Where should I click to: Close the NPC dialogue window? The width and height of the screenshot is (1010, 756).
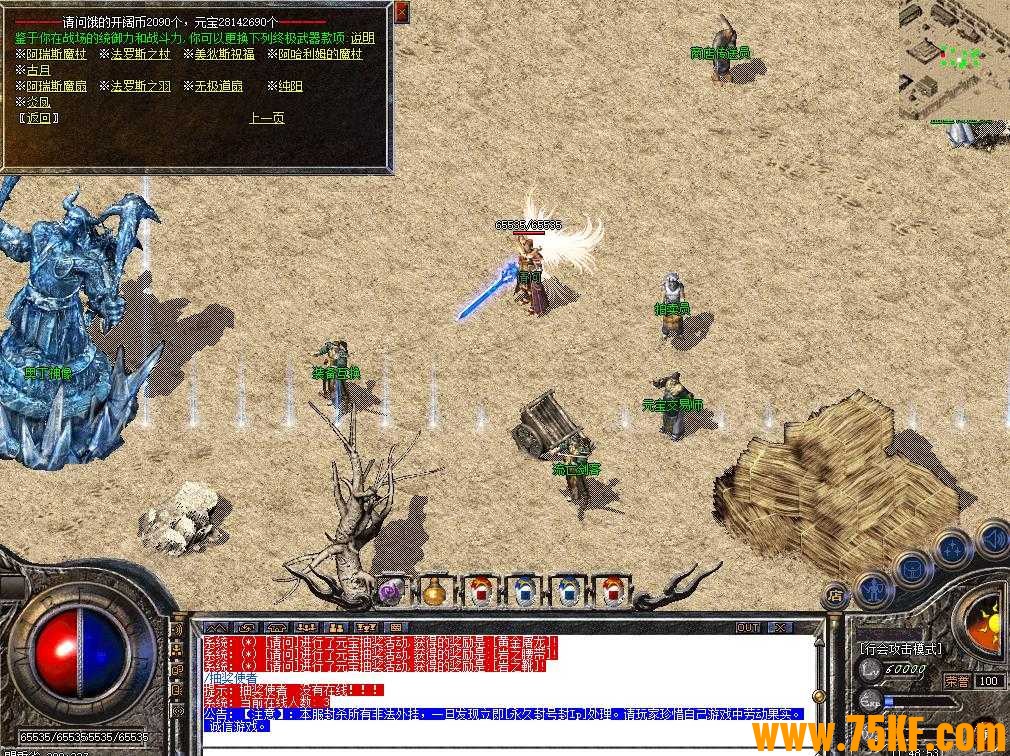401,12
